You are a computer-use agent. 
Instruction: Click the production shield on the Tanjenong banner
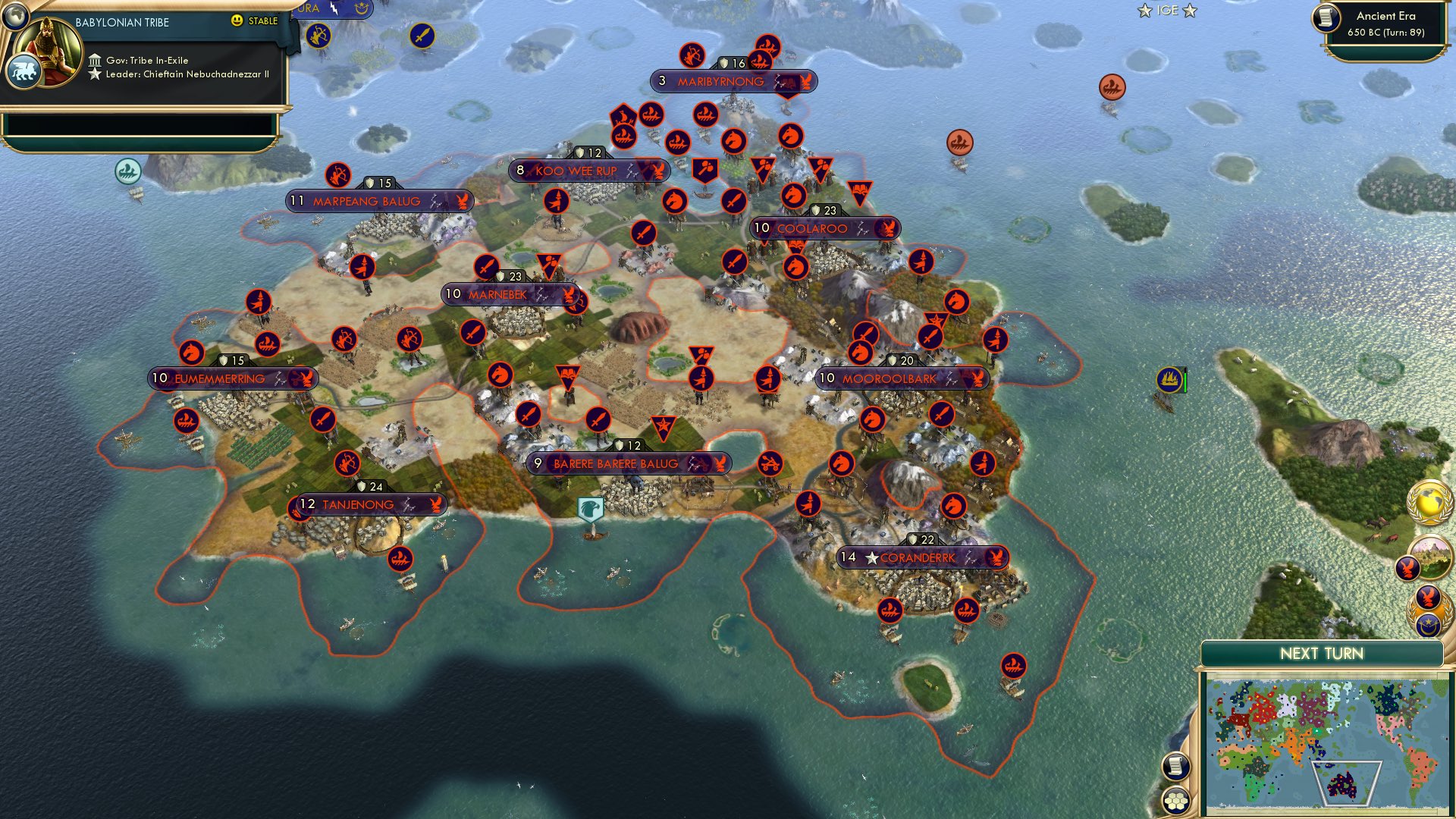(x=362, y=485)
